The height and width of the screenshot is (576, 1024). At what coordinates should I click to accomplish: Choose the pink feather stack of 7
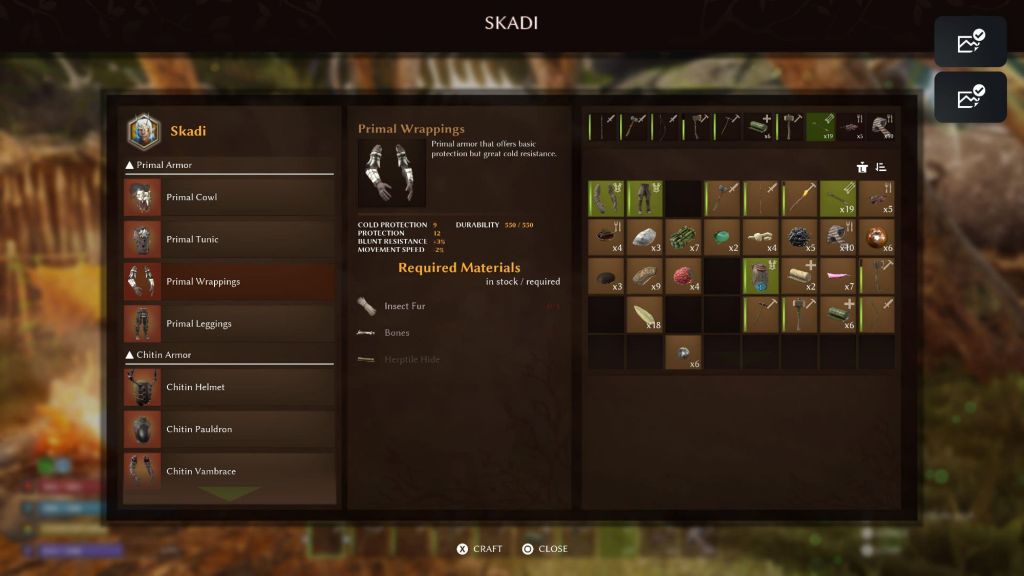(x=838, y=276)
